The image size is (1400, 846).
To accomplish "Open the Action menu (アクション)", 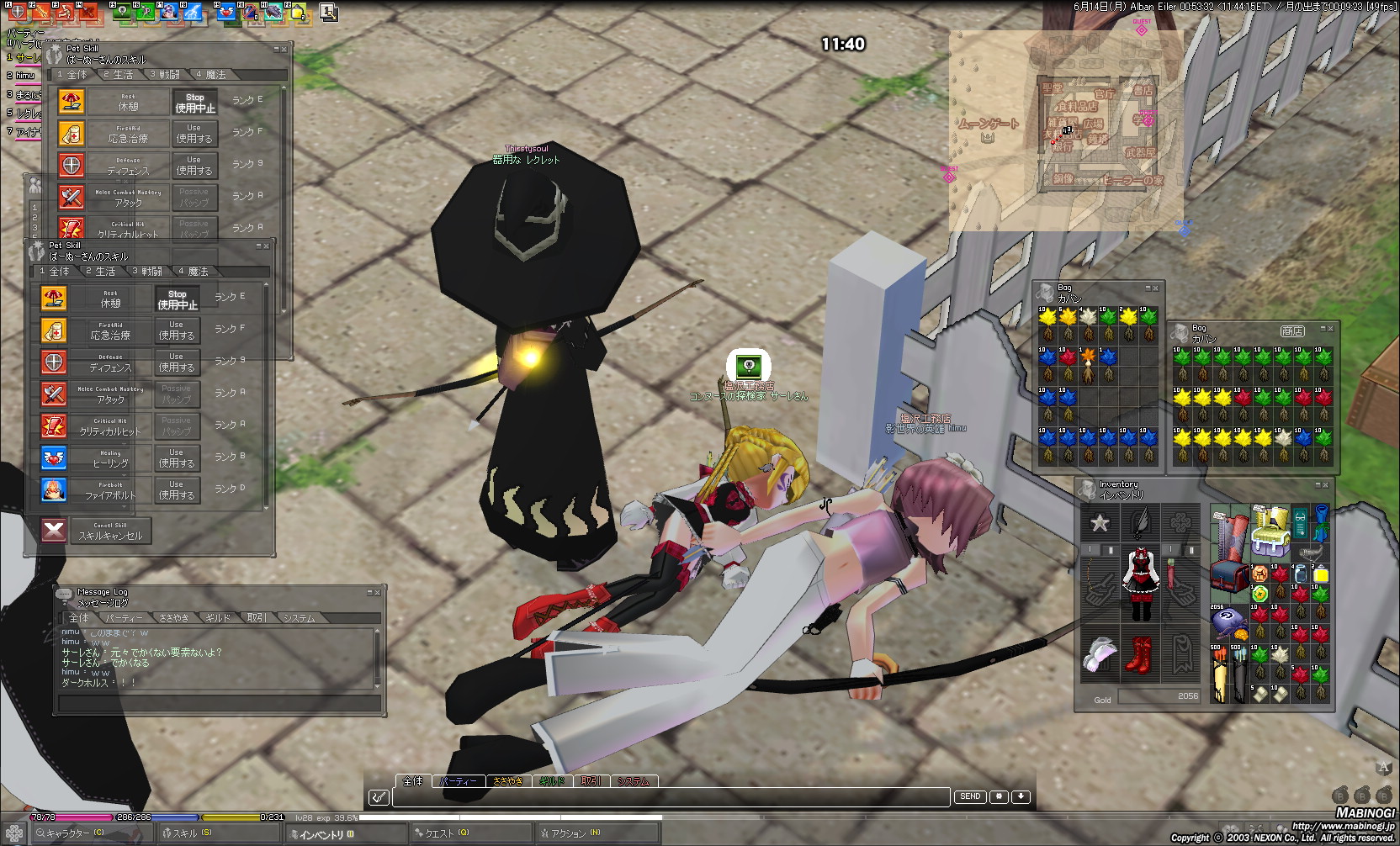I will point(574,833).
